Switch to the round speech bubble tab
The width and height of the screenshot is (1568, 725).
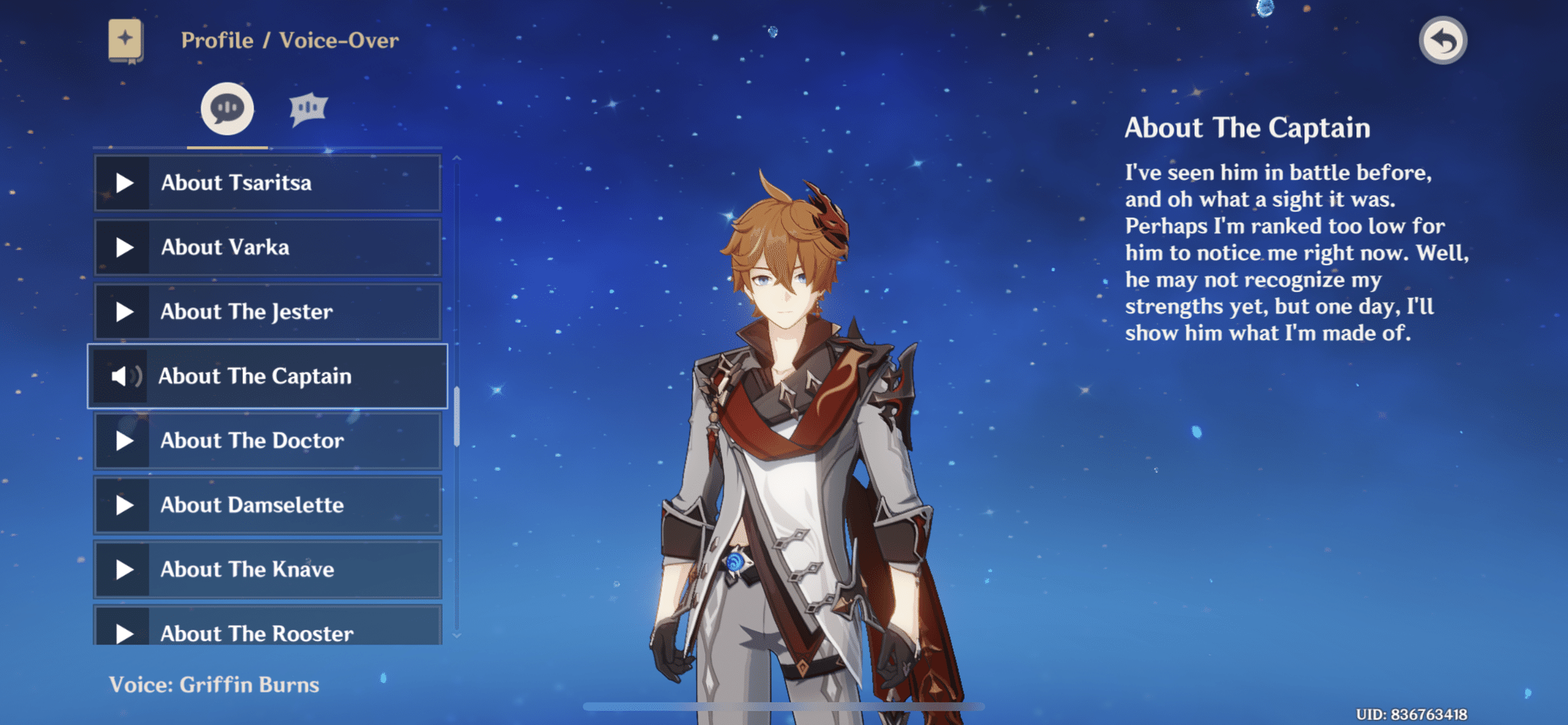227,109
